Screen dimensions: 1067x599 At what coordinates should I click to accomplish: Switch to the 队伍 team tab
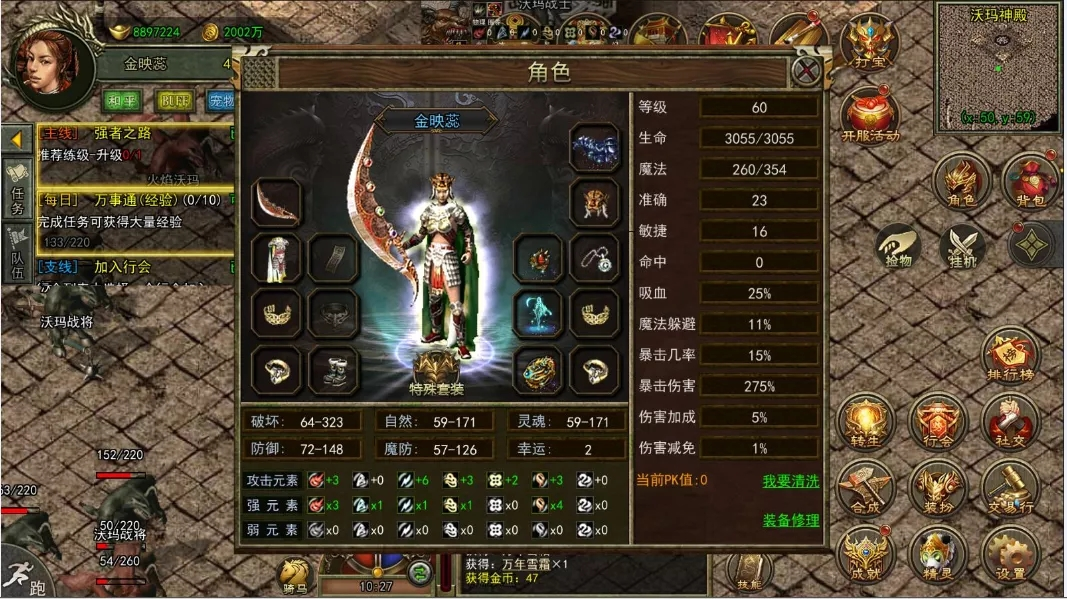(x=18, y=250)
